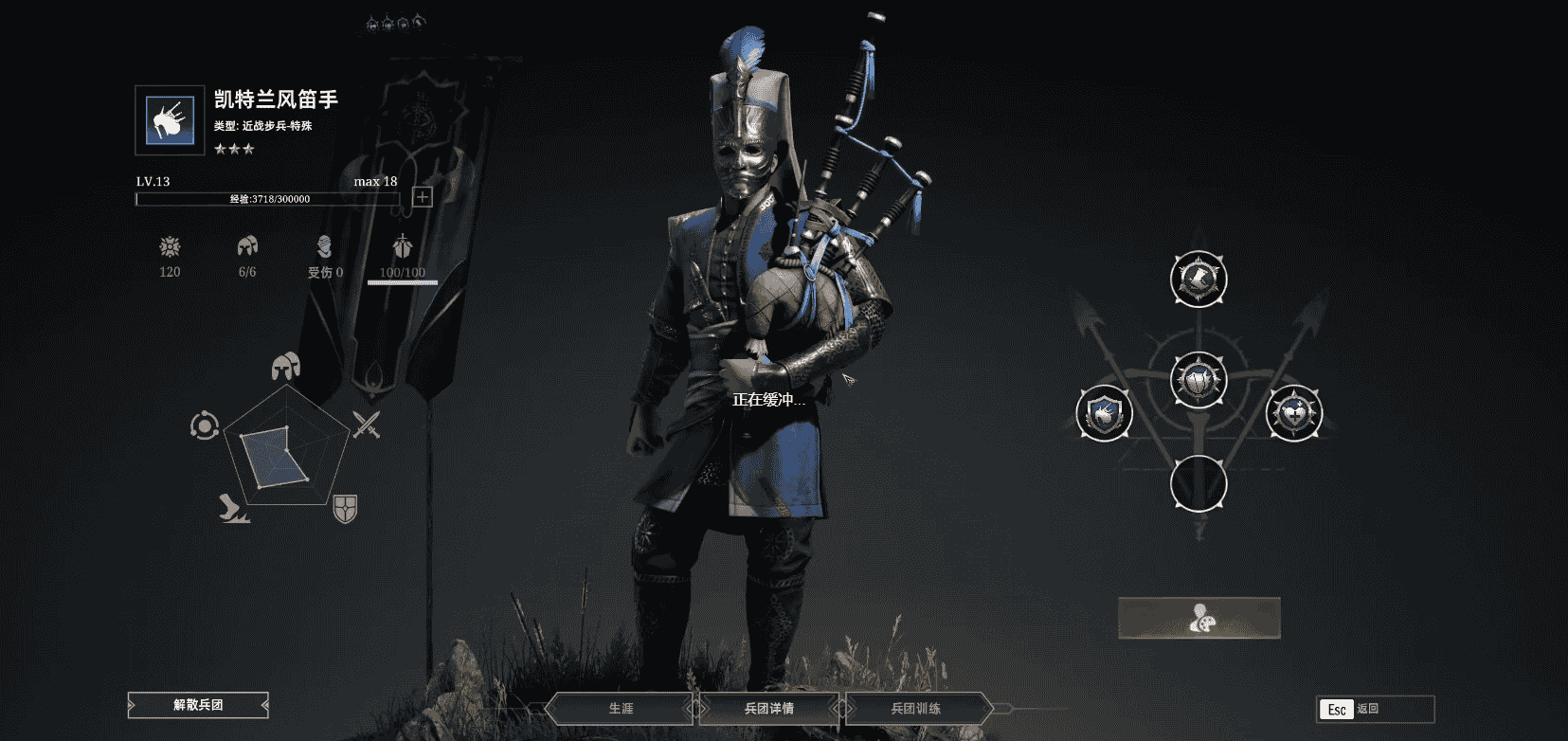
Task: Click the bagpipe unit portrait icon
Action: [x=170, y=120]
